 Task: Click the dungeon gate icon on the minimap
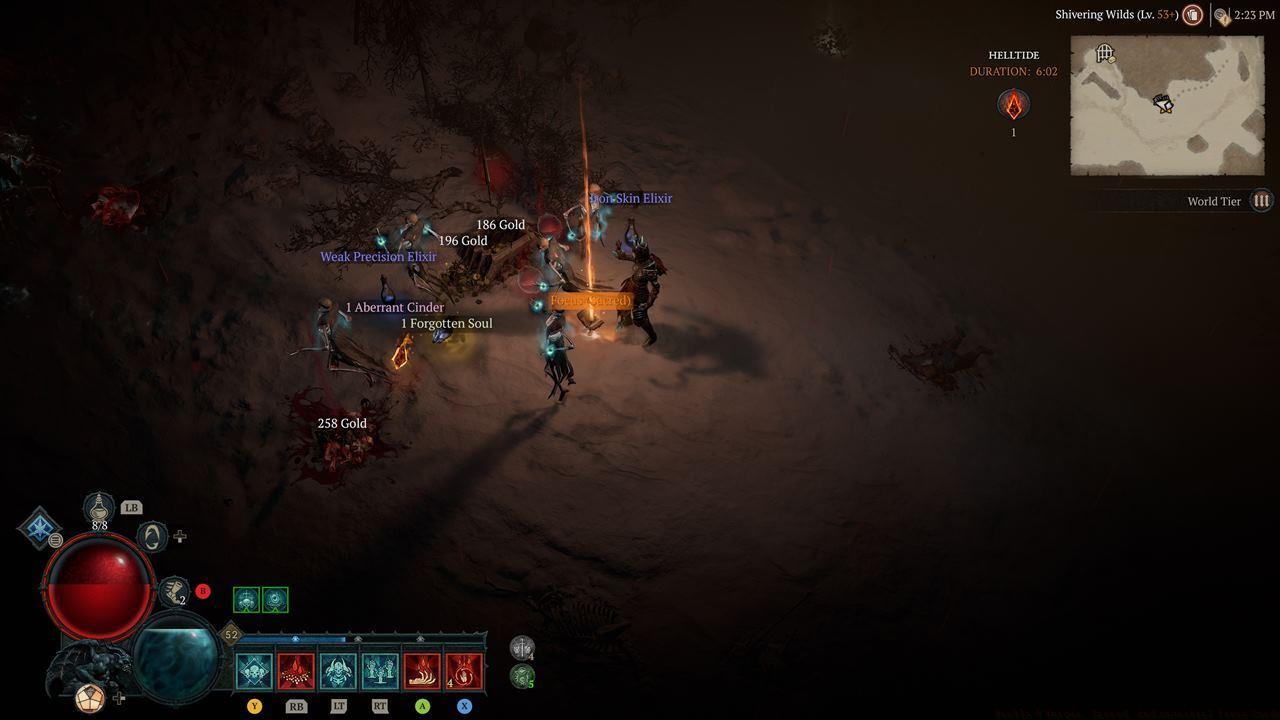(1105, 50)
